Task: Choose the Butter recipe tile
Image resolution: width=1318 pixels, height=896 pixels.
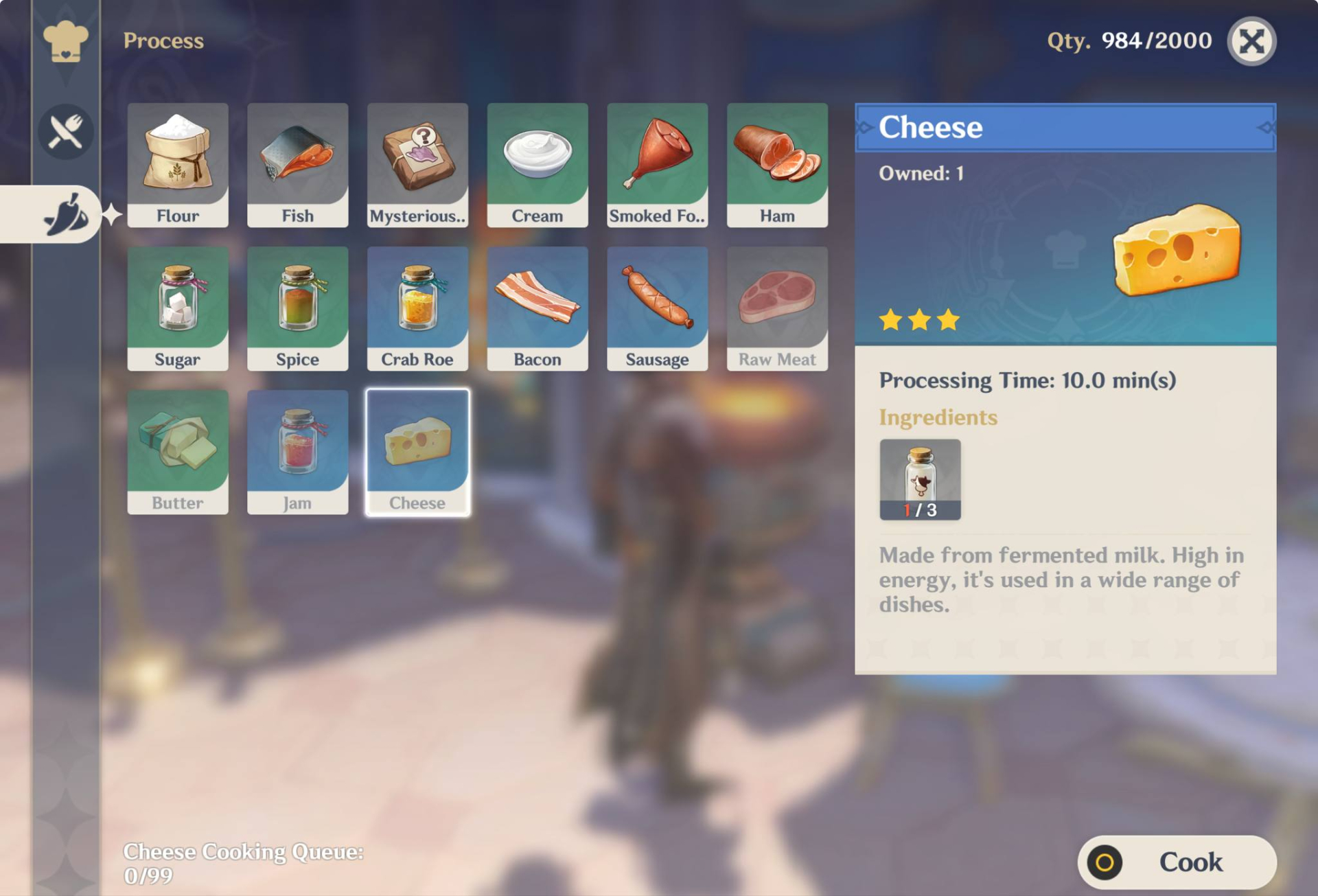Action: click(x=178, y=452)
